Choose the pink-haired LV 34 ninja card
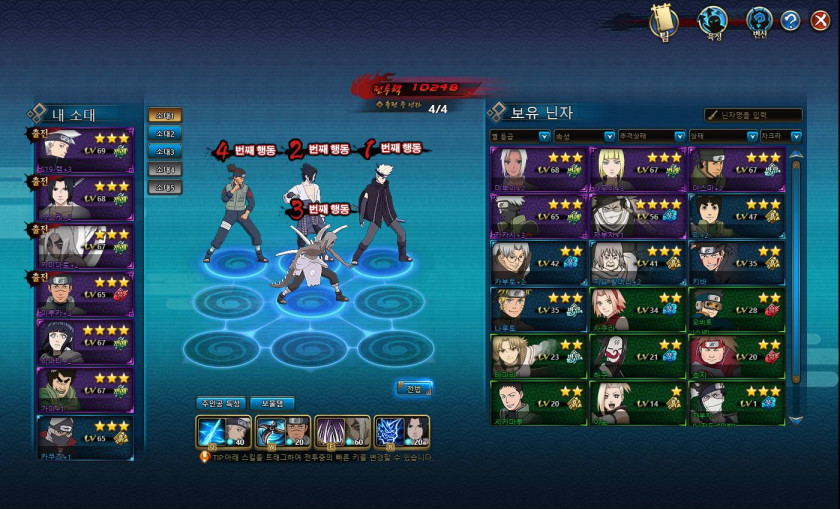The width and height of the screenshot is (840, 509). point(636,310)
